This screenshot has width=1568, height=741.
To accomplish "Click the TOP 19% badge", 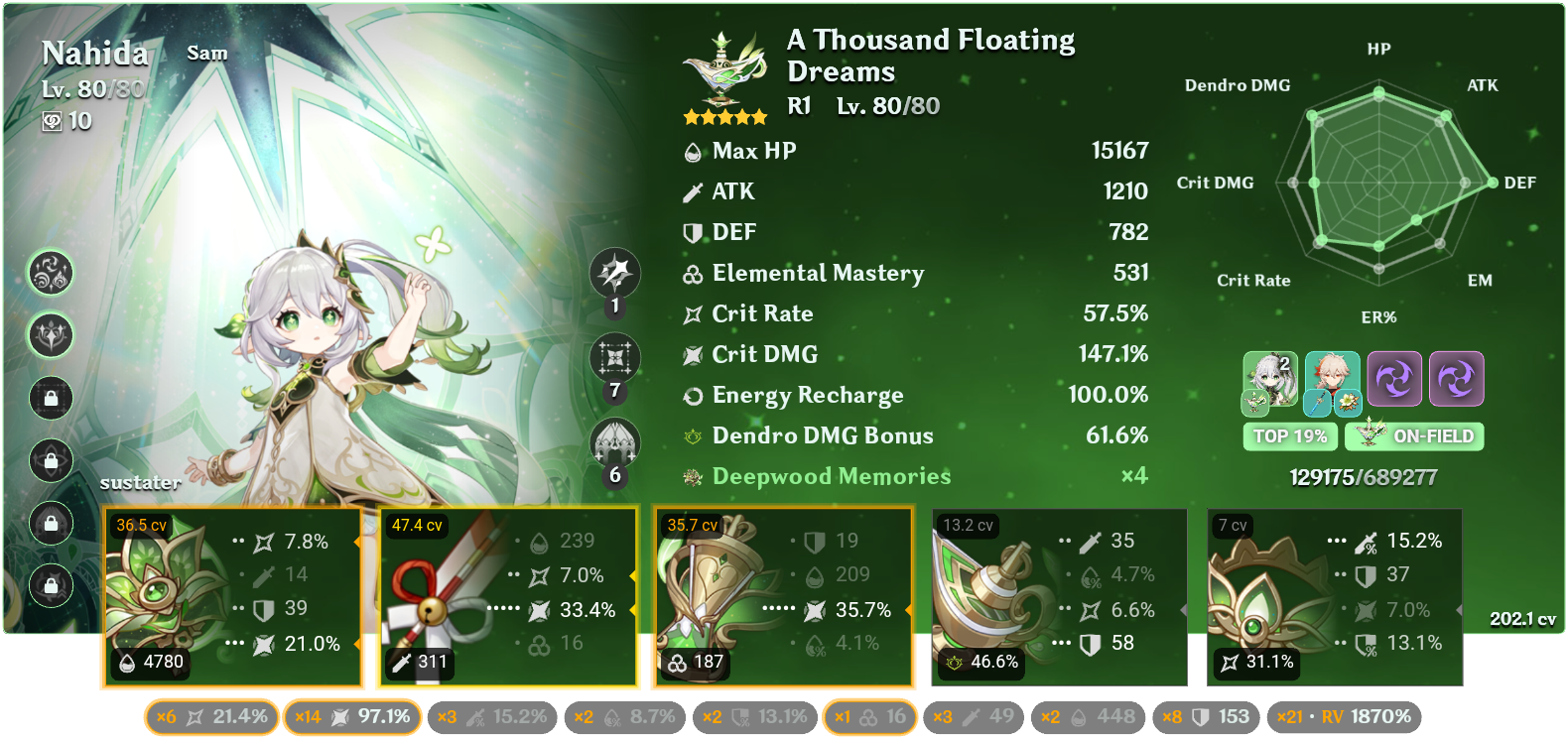I will click(1290, 435).
